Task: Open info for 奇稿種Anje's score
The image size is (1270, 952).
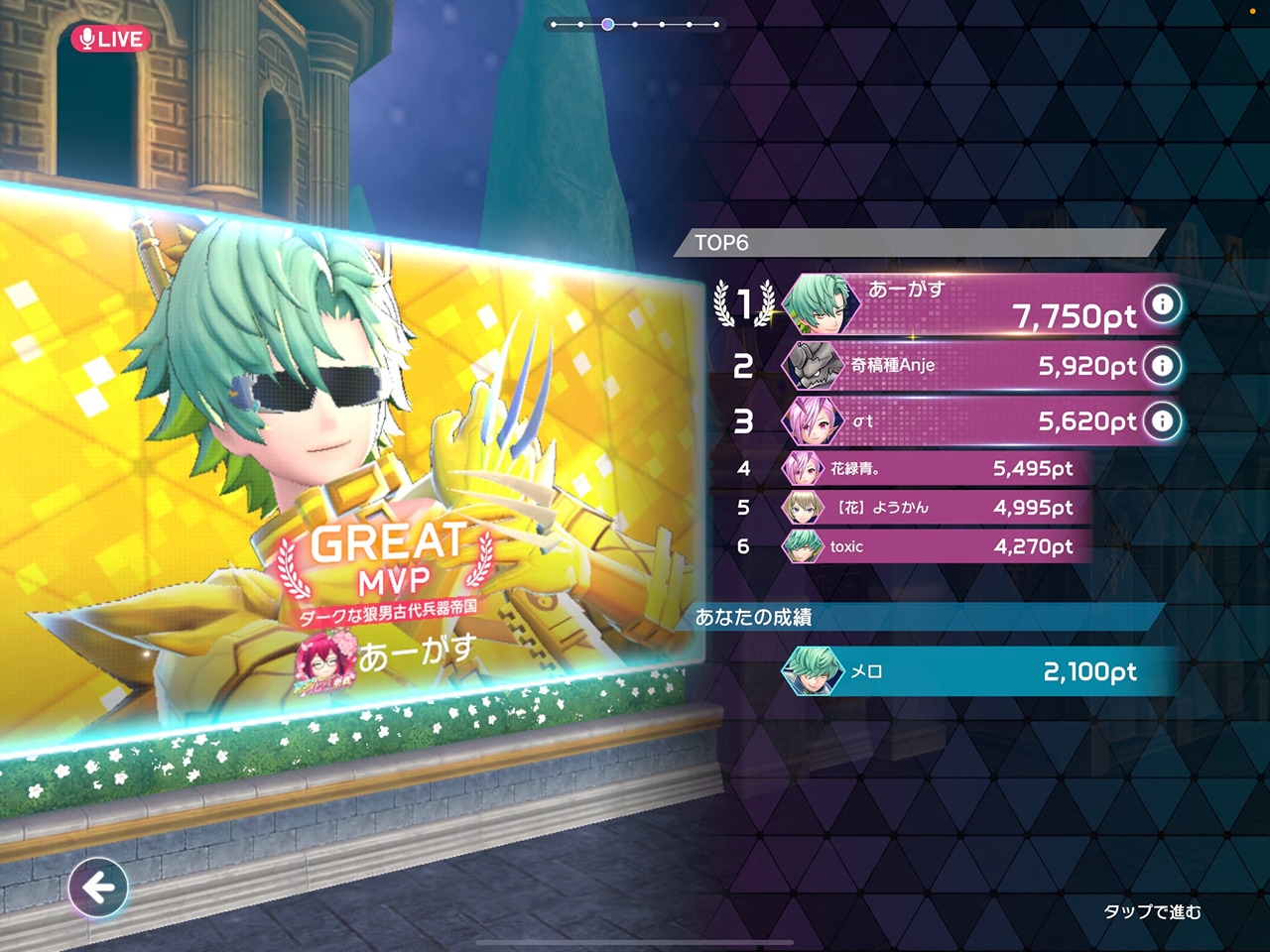Action: point(1162,366)
